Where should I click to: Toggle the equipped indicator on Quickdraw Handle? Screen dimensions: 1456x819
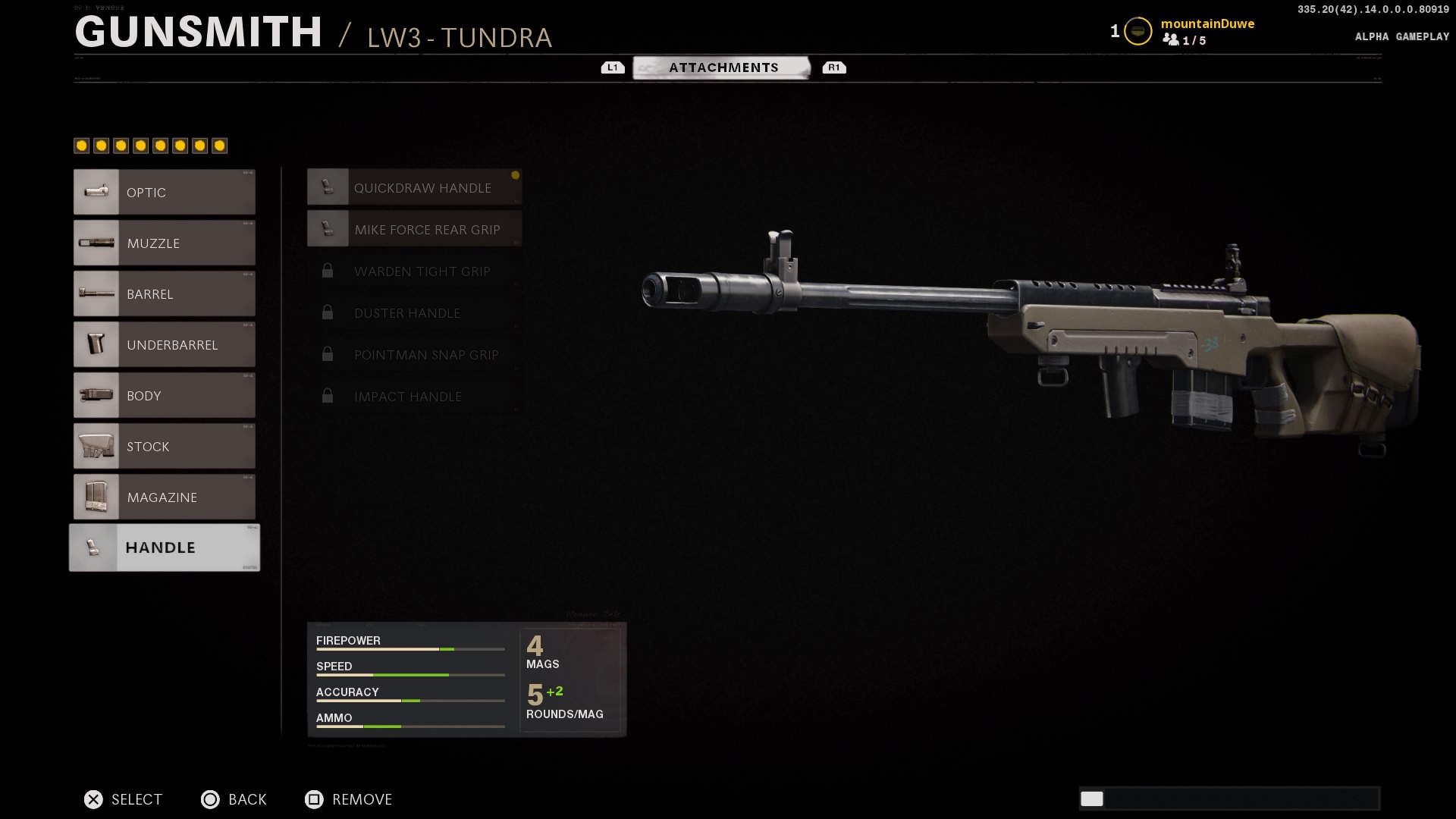coord(515,176)
